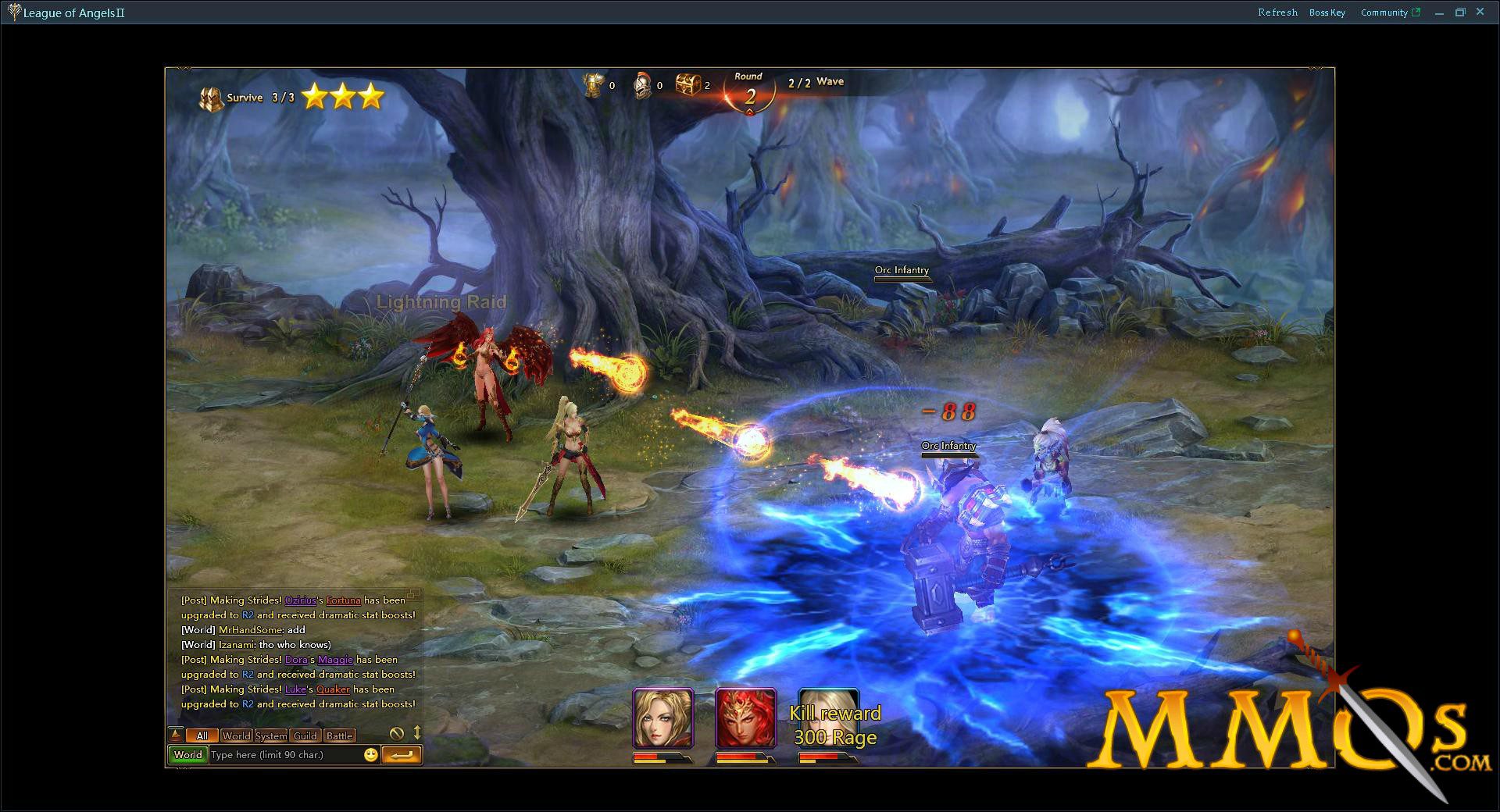Screen dimensions: 1500x812
Task: Expand the chat window with the arrow control
Action: (418, 735)
